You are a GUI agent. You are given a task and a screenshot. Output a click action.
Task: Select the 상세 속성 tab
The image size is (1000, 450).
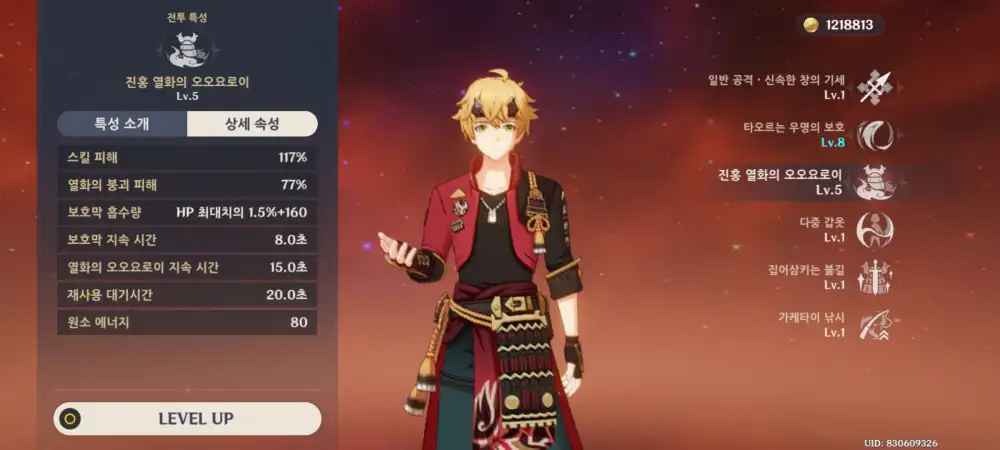(252, 124)
